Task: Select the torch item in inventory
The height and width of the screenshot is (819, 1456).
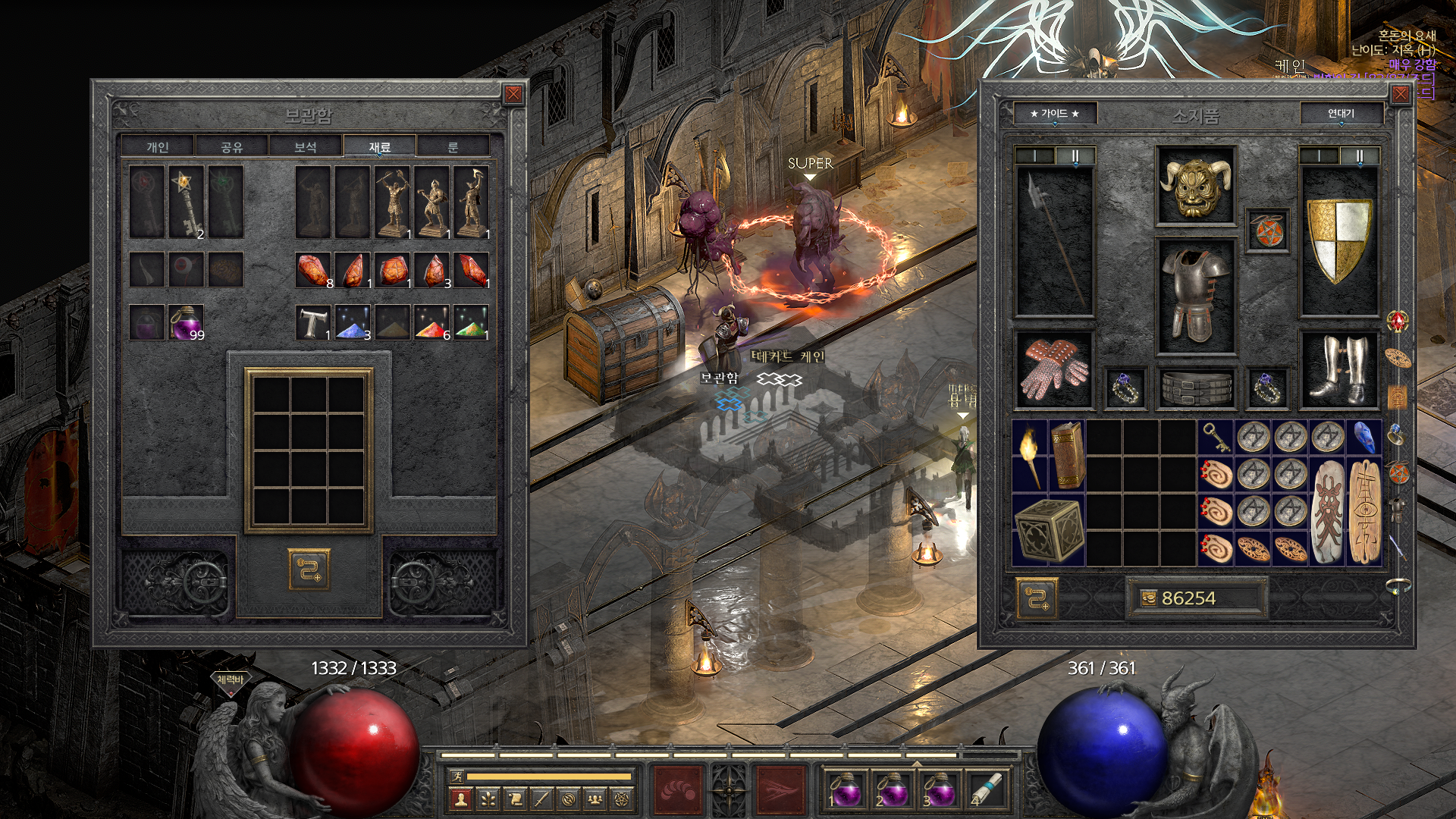Action: (1030, 455)
